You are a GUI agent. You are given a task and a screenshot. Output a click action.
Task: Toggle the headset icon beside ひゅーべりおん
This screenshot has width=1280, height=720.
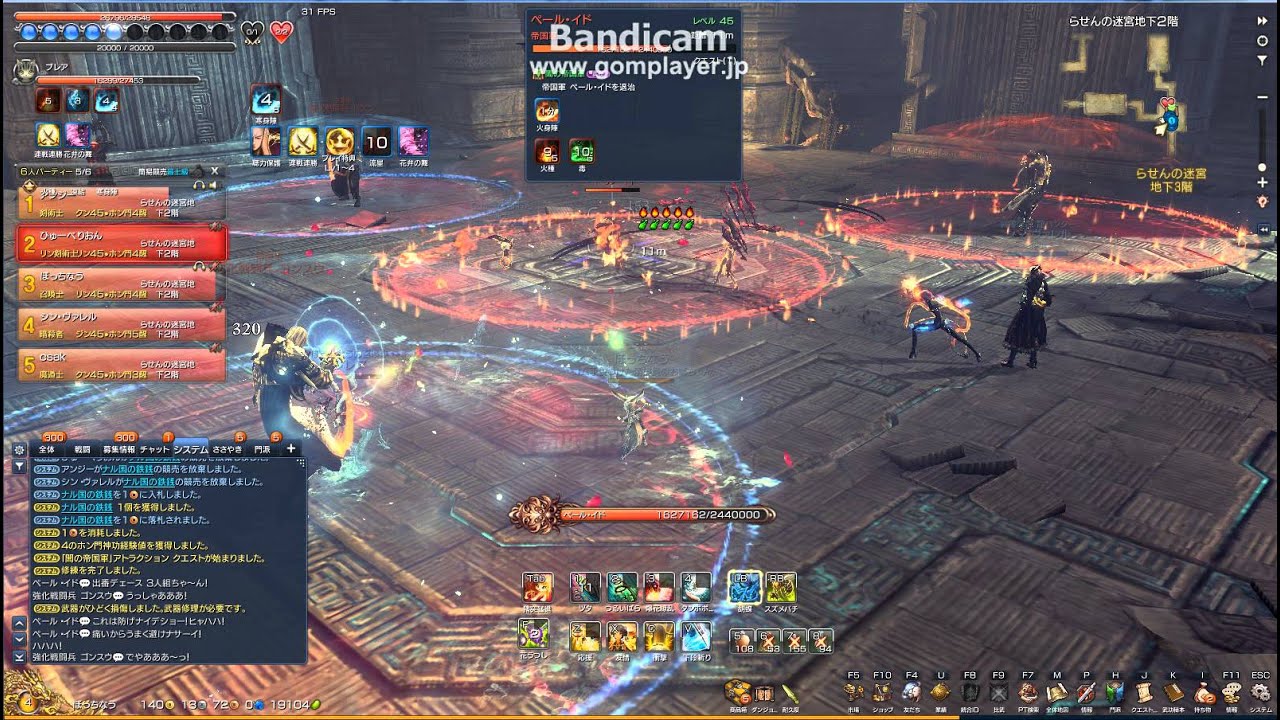(x=200, y=266)
